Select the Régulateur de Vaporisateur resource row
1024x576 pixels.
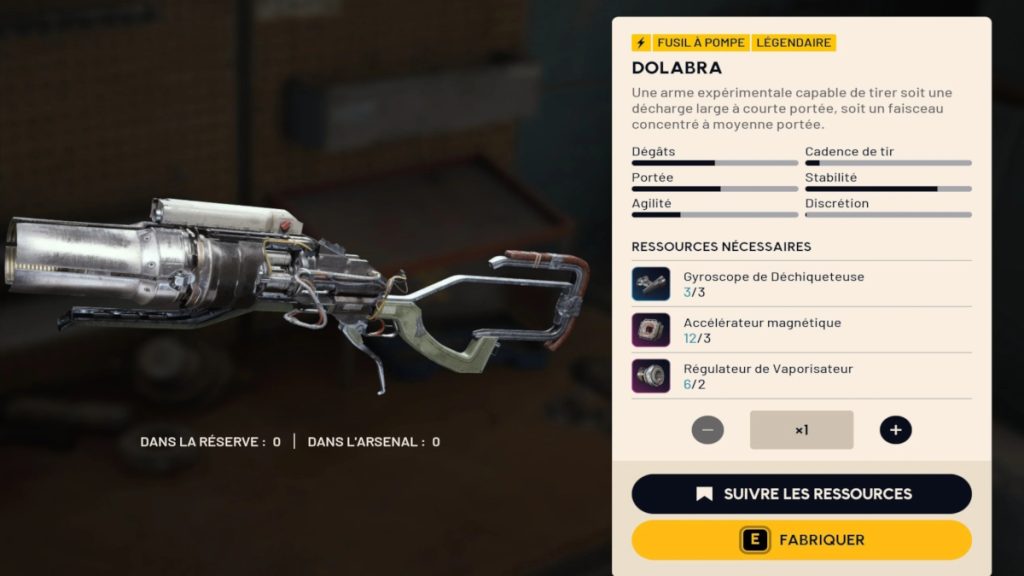click(x=801, y=376)
